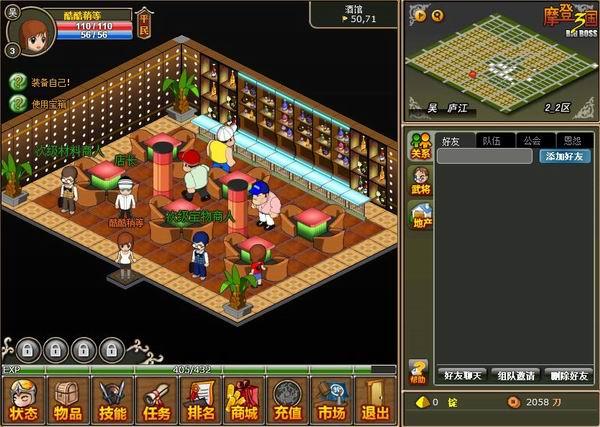This screenshot has width=600, height=427.
Task: Open the 武将 generals side panel
Action: coord(419,180)
